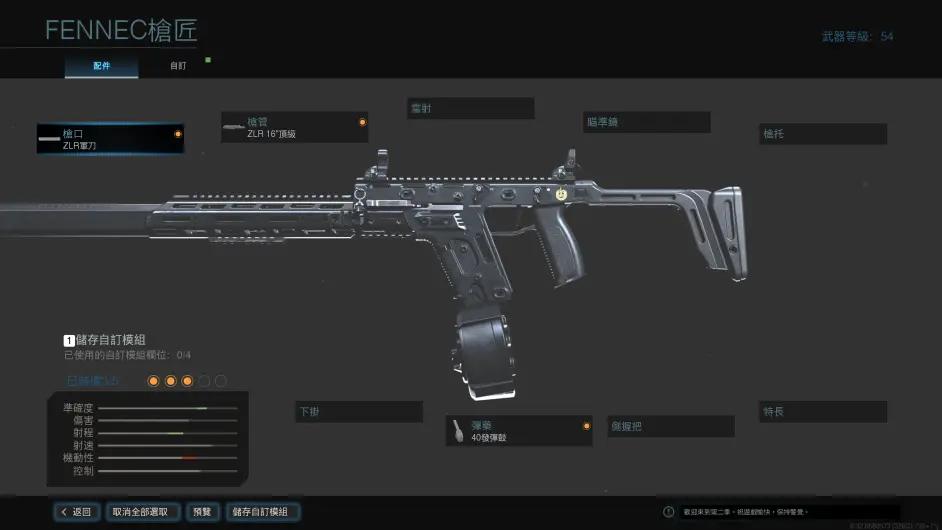Screen dimensions: 942x530
Task: Open the 後握把 rear grip slot
Action: tap(670, 426)
